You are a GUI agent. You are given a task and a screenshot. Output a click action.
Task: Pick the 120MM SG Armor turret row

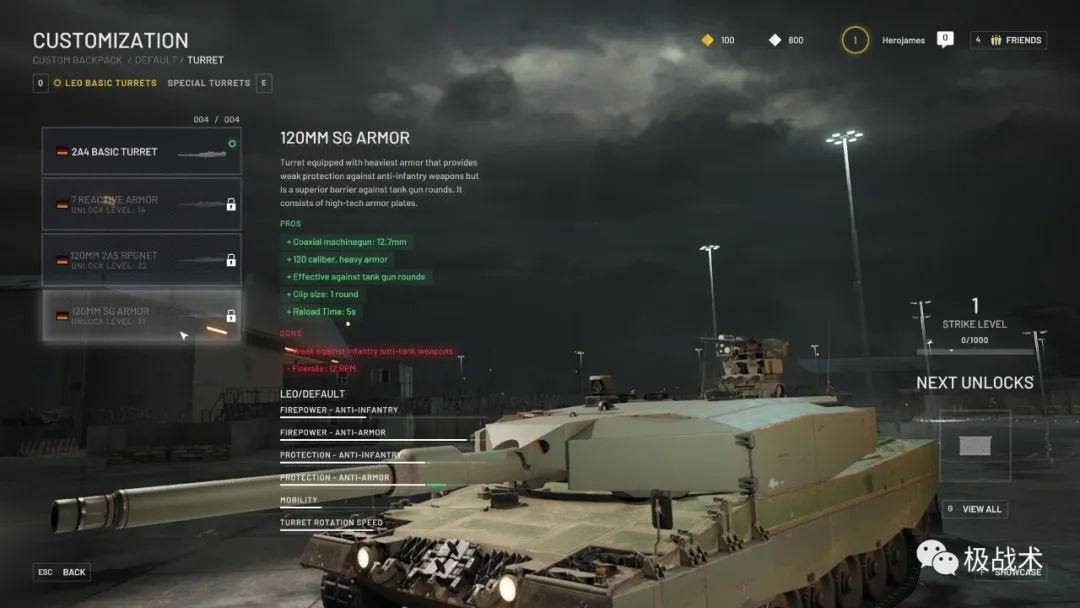pyautogui.click(x=141, y=316)
